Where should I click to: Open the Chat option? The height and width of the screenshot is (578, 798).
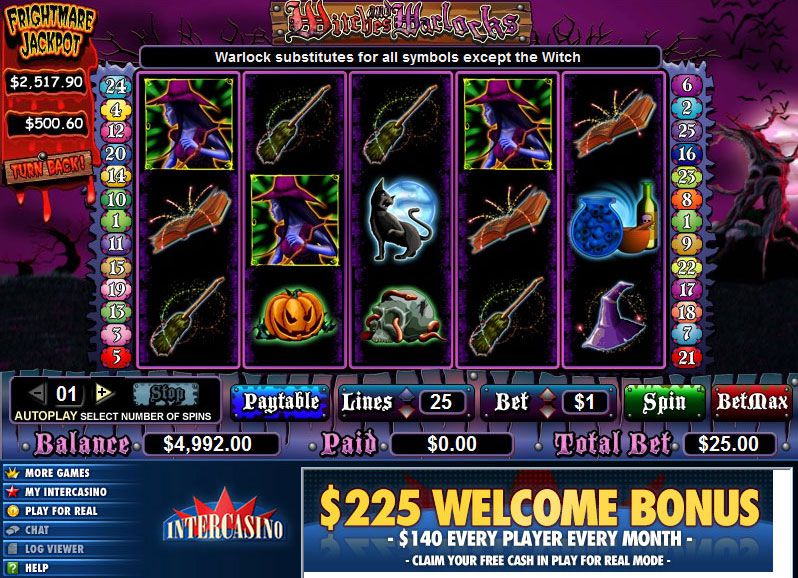[x=37, y=530]
